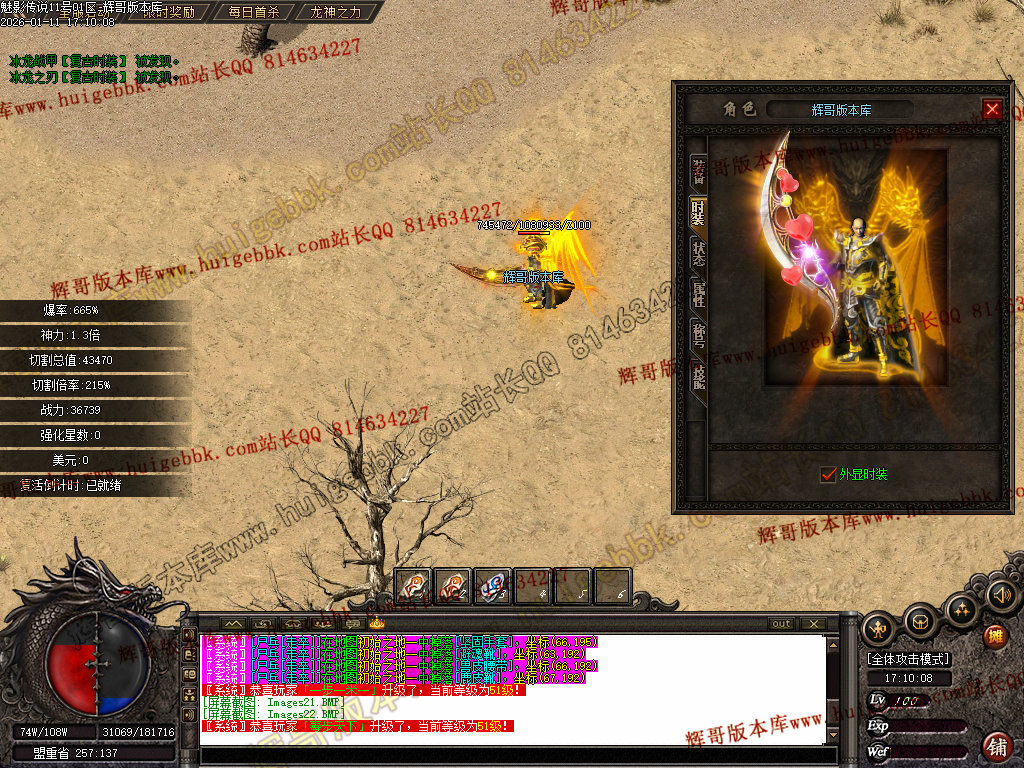Close the character (角色) panel
The image size is (1024, 768).
992,109
